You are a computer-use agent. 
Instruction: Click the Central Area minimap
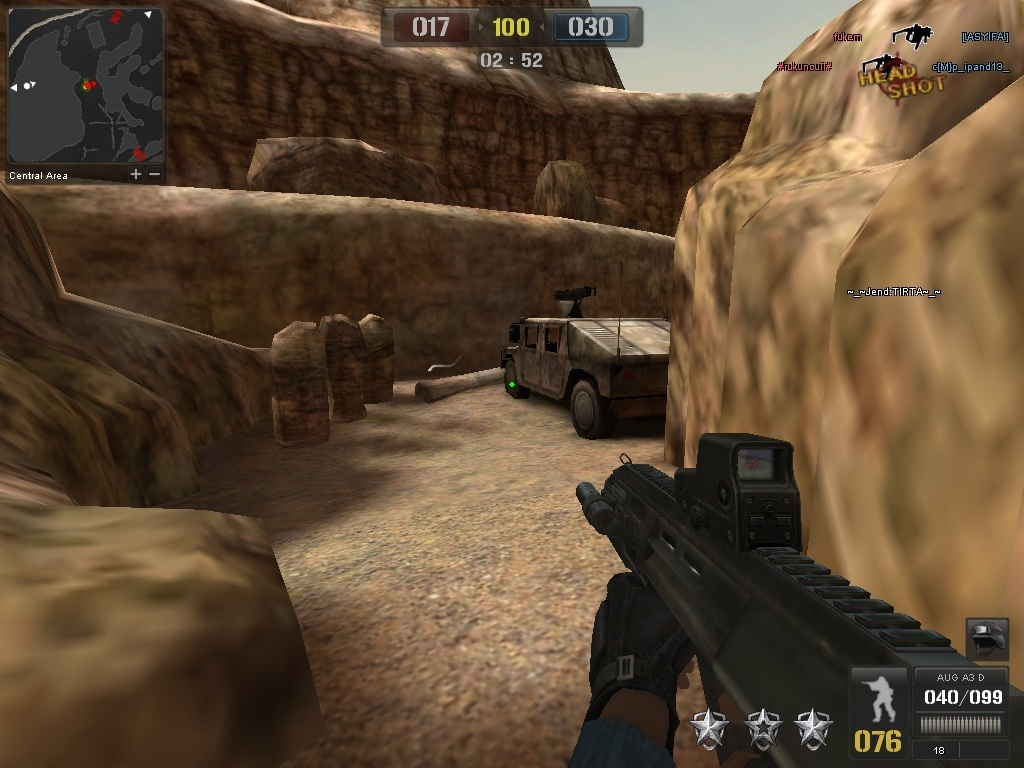click(x=85, y=86)
